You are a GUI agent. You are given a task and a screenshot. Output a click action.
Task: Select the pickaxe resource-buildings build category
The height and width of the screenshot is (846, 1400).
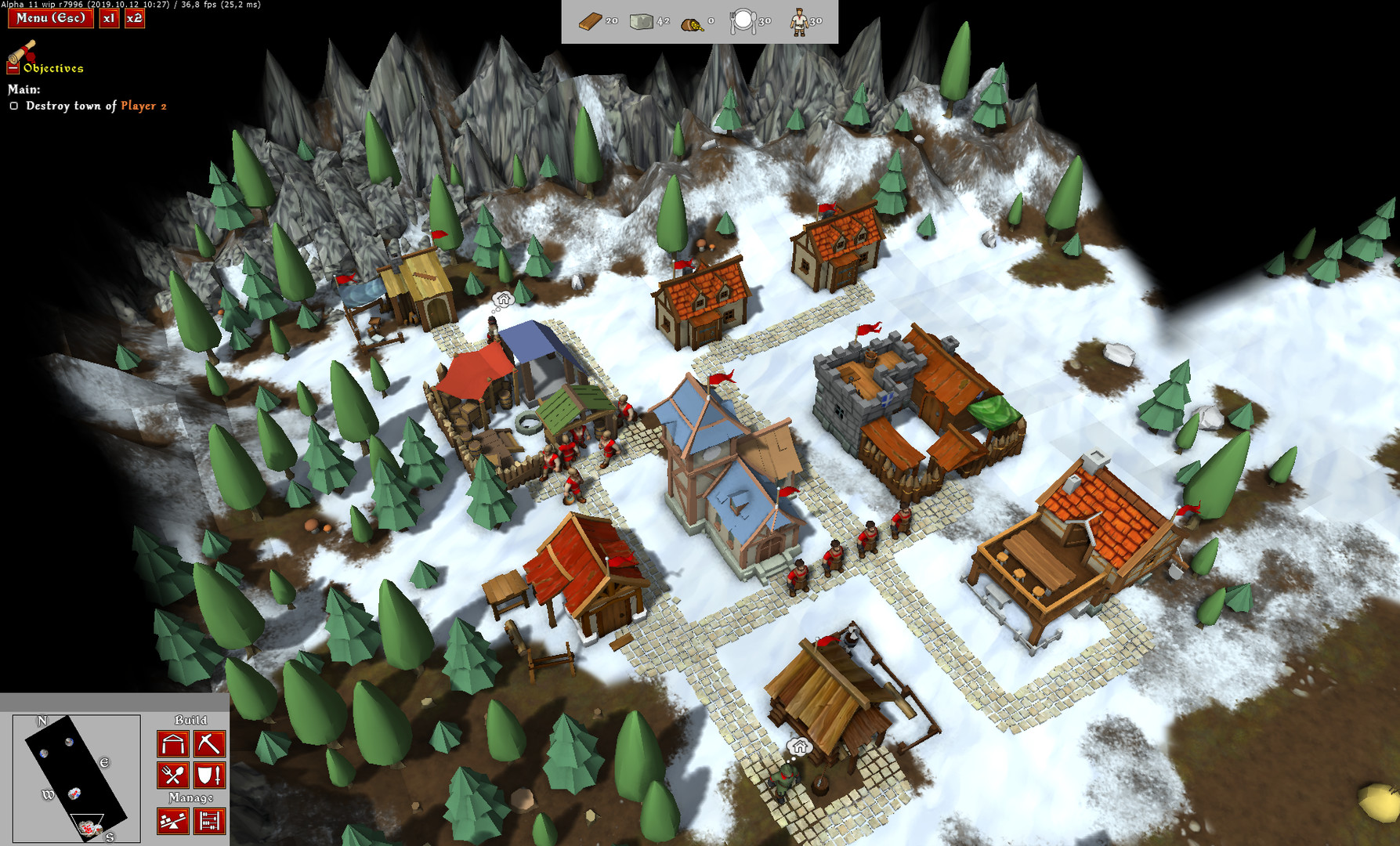point(208,744)
